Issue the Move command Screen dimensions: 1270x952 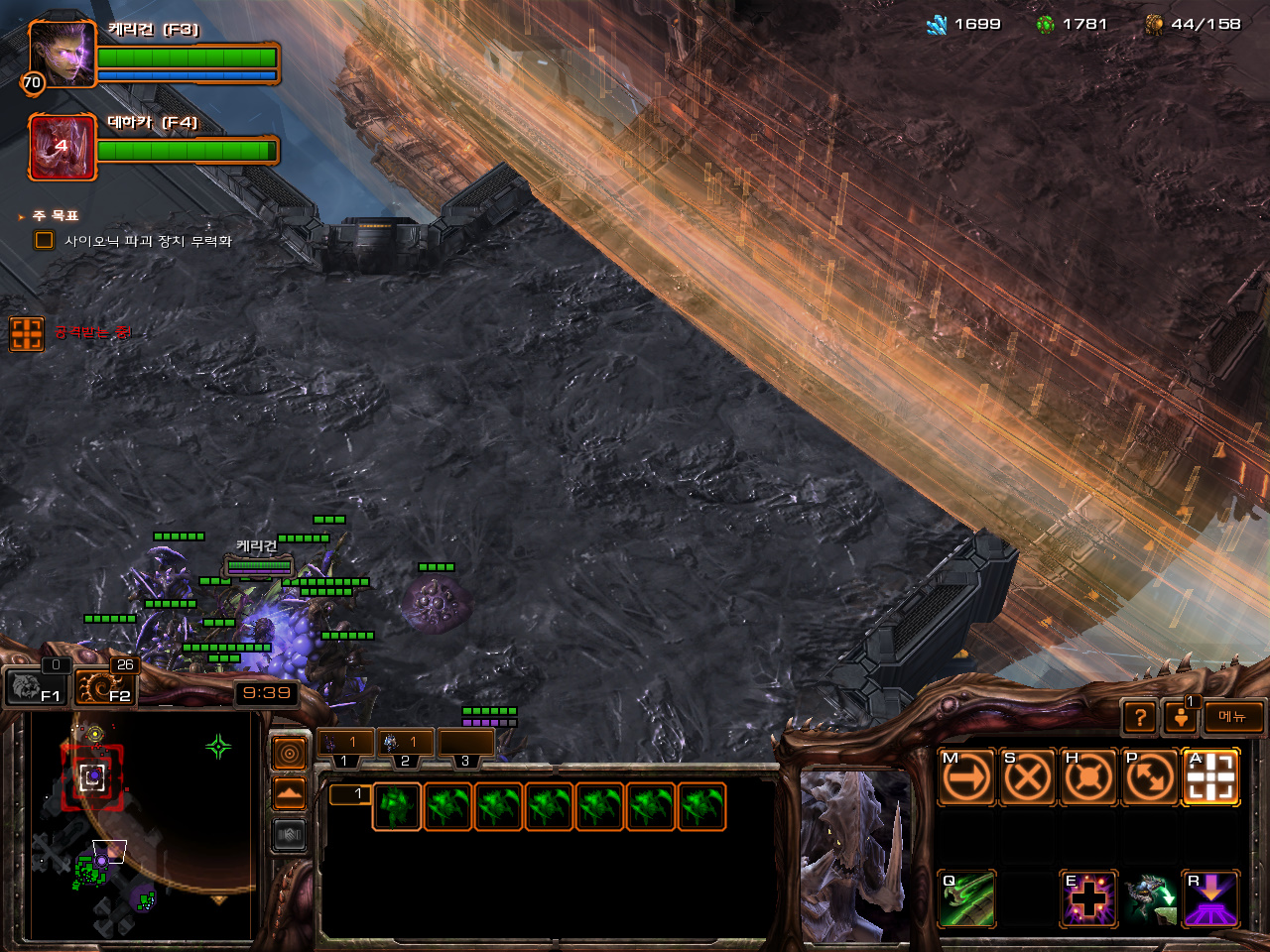(965, 777)
